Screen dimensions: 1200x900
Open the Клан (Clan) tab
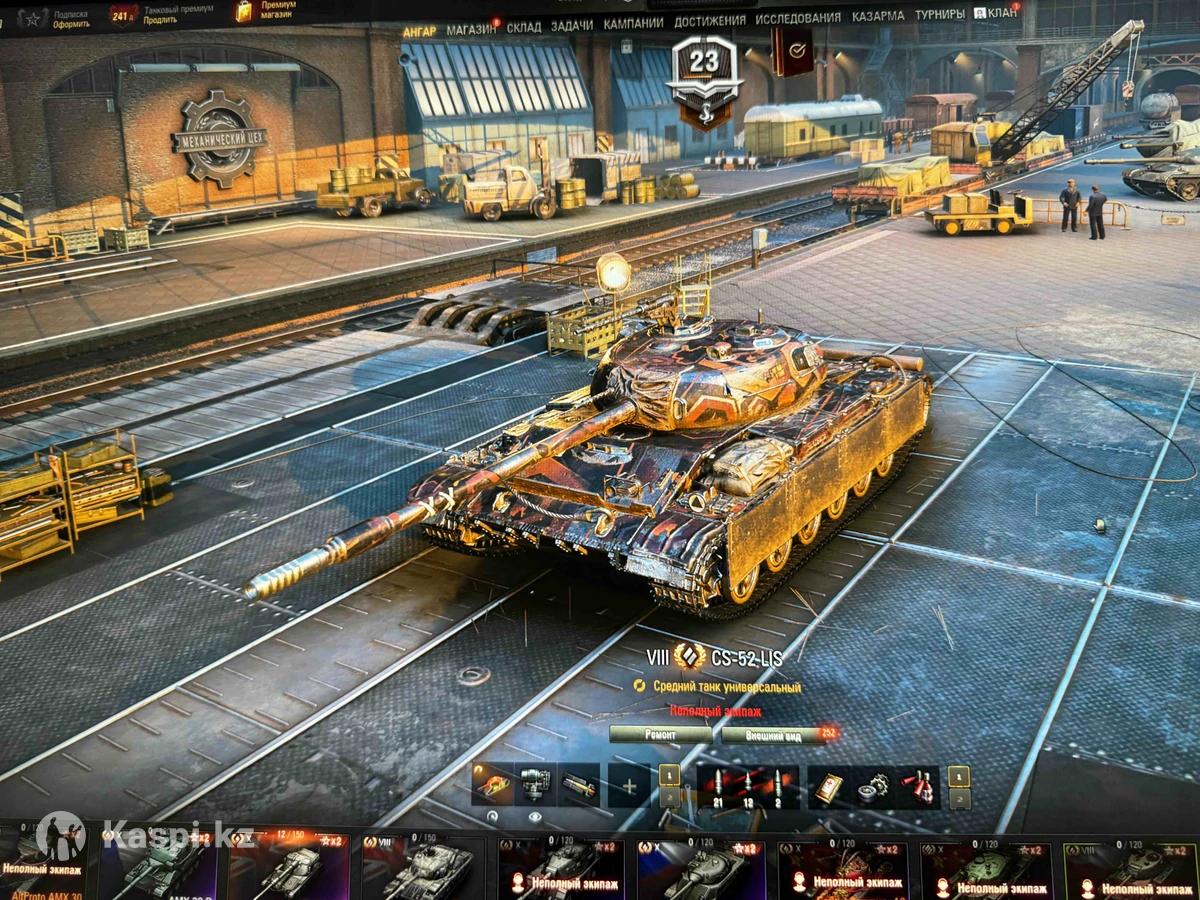[996, 14]
